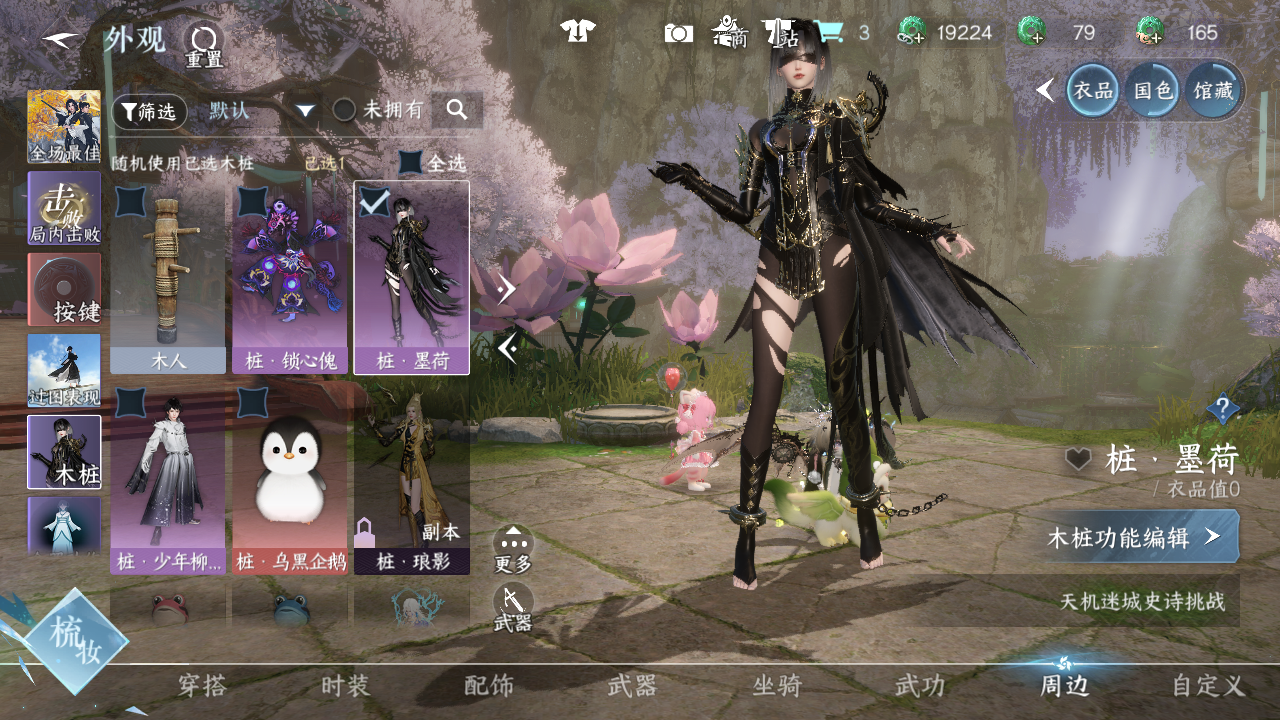1280x720 pixels.
Task: Switch to the 时装 bottom tab
Action: [345, 686]
